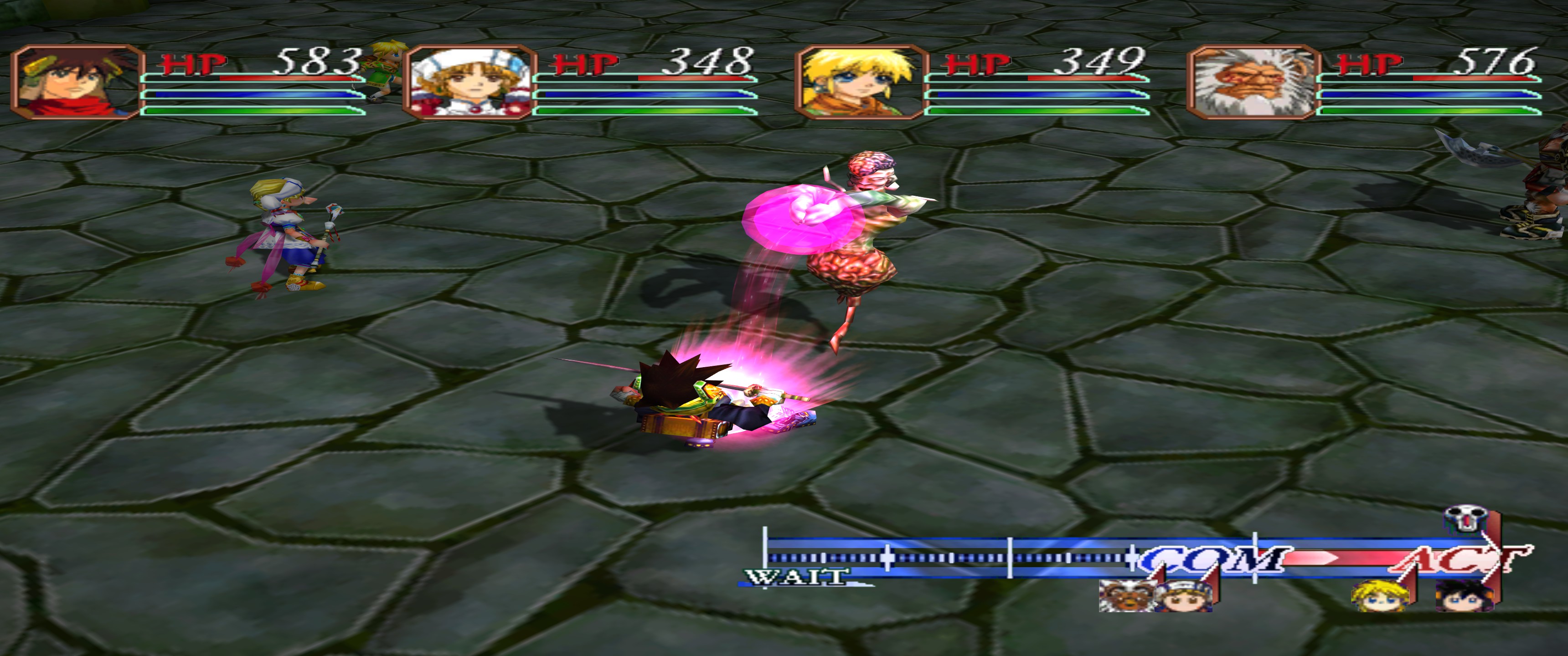
Task: Click the HP label beside 583
Action: point(192,63)
